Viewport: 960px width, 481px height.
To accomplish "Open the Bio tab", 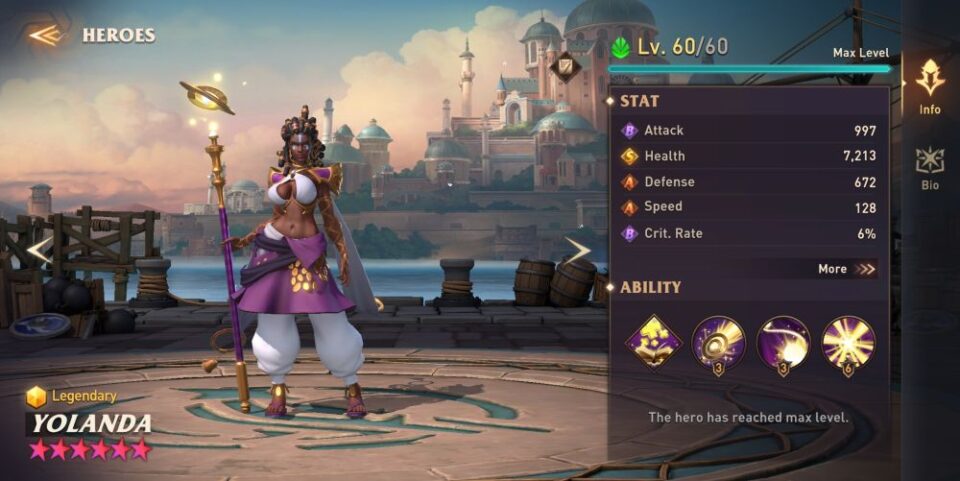I will click(930, 168).
